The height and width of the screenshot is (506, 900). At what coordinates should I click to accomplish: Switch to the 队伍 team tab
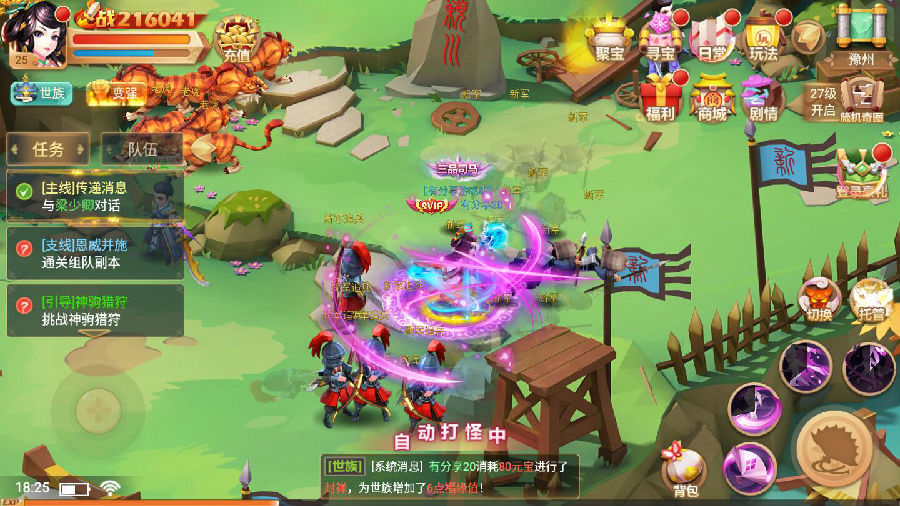pyautogui.click(x=142, y=150)
